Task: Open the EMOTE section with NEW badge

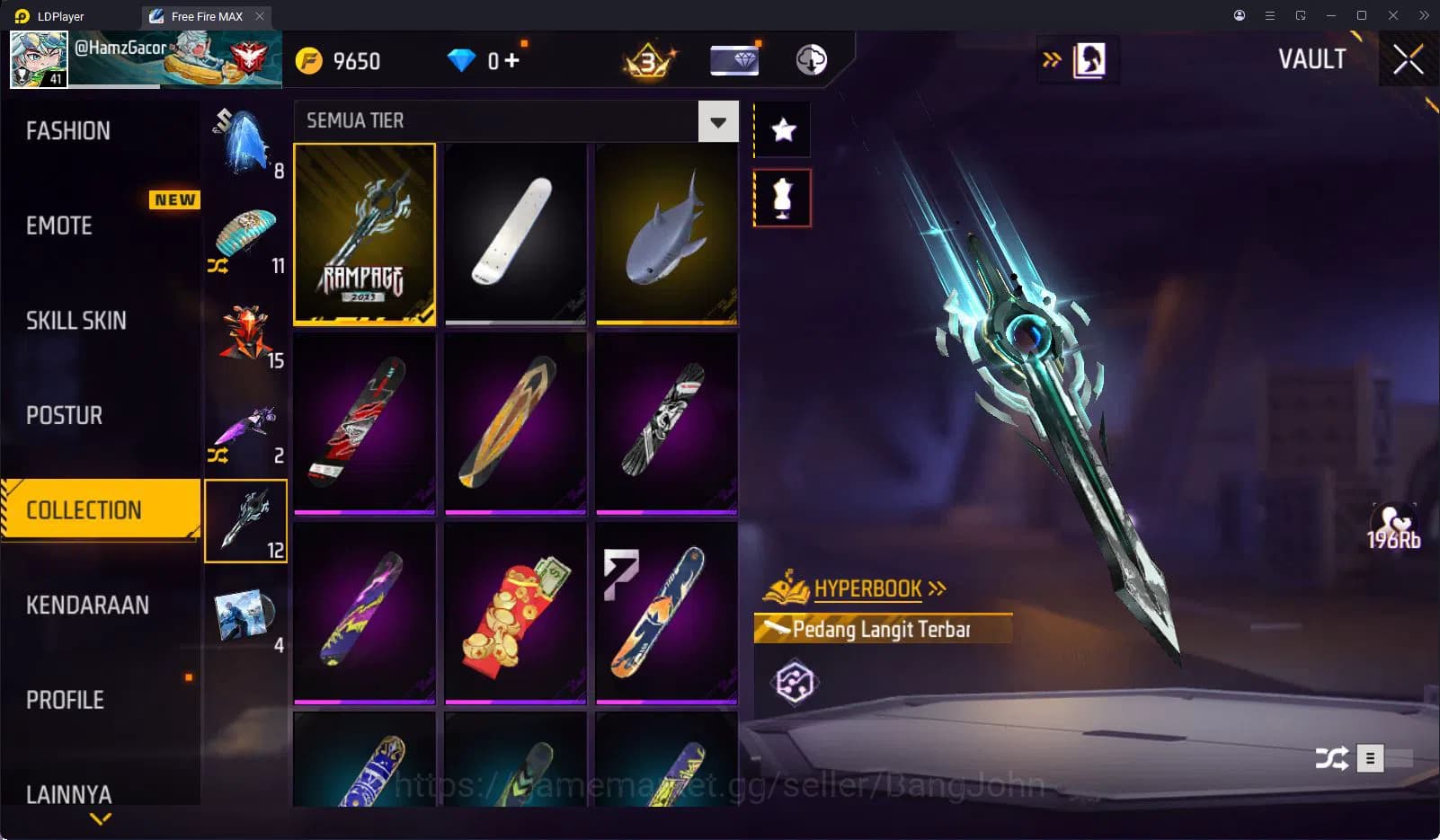Action: 58,225
